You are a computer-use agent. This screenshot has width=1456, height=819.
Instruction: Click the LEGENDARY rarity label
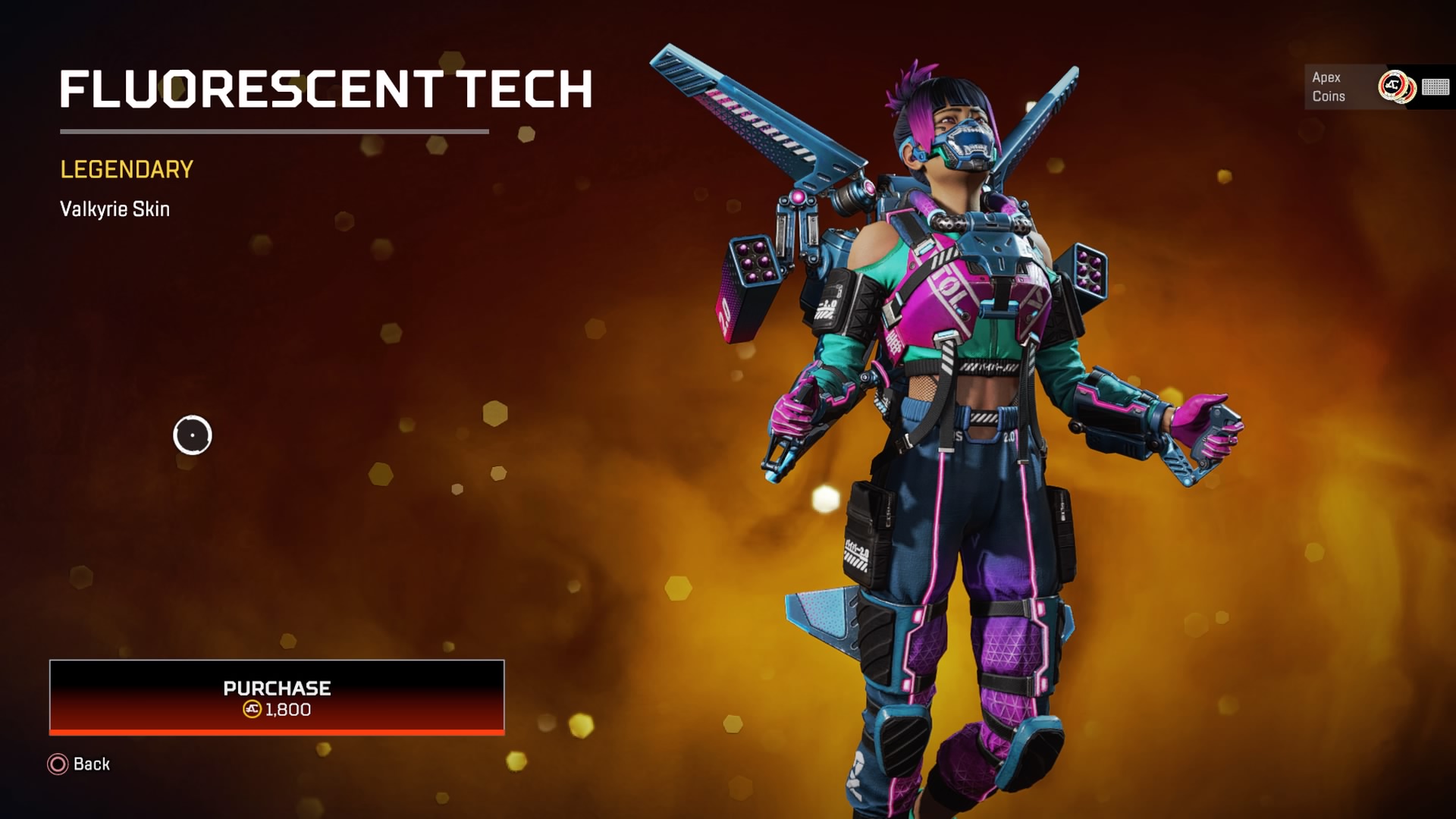[x=125, y=170]
